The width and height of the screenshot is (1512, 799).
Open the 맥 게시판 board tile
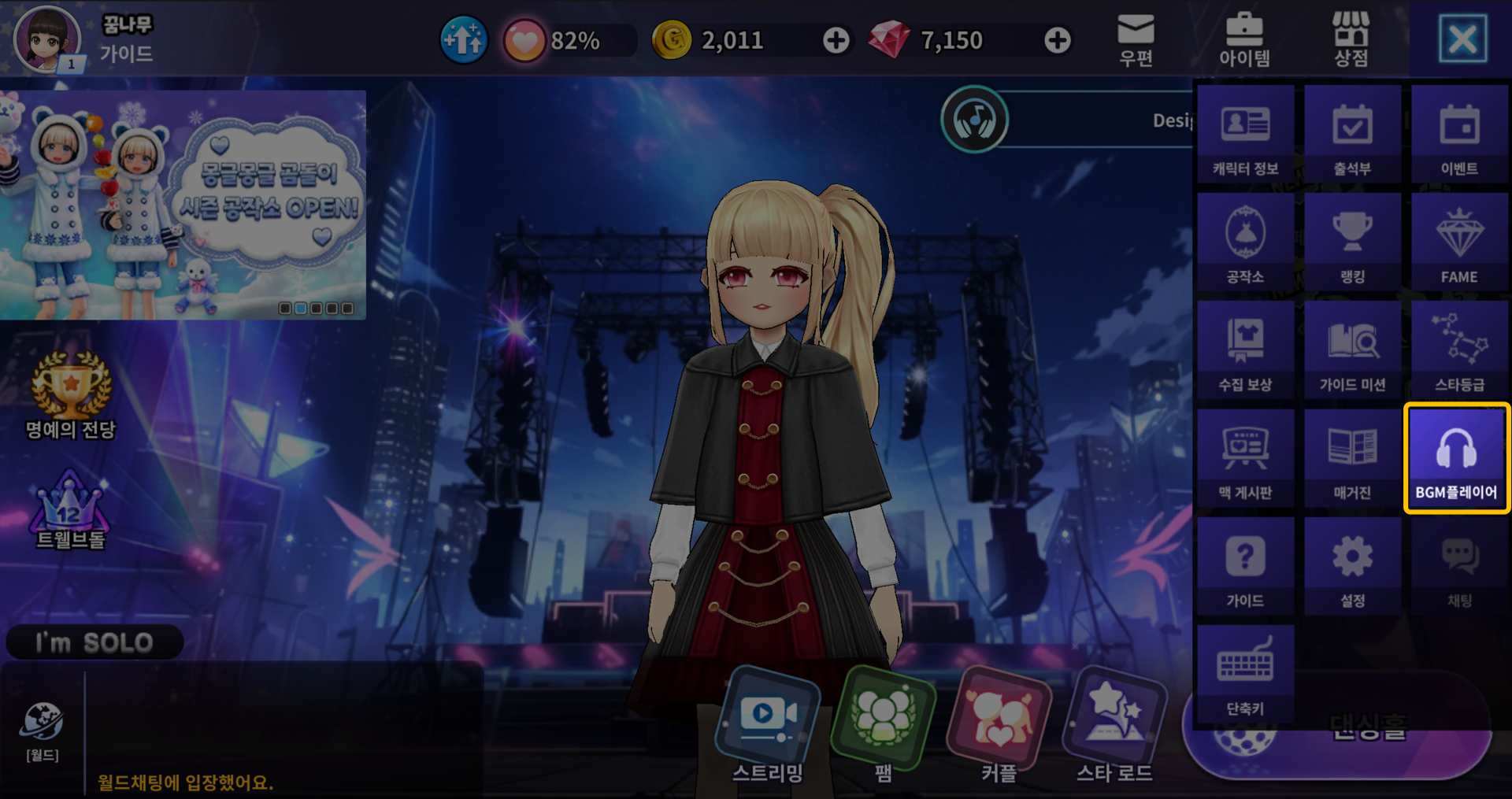1245,458
